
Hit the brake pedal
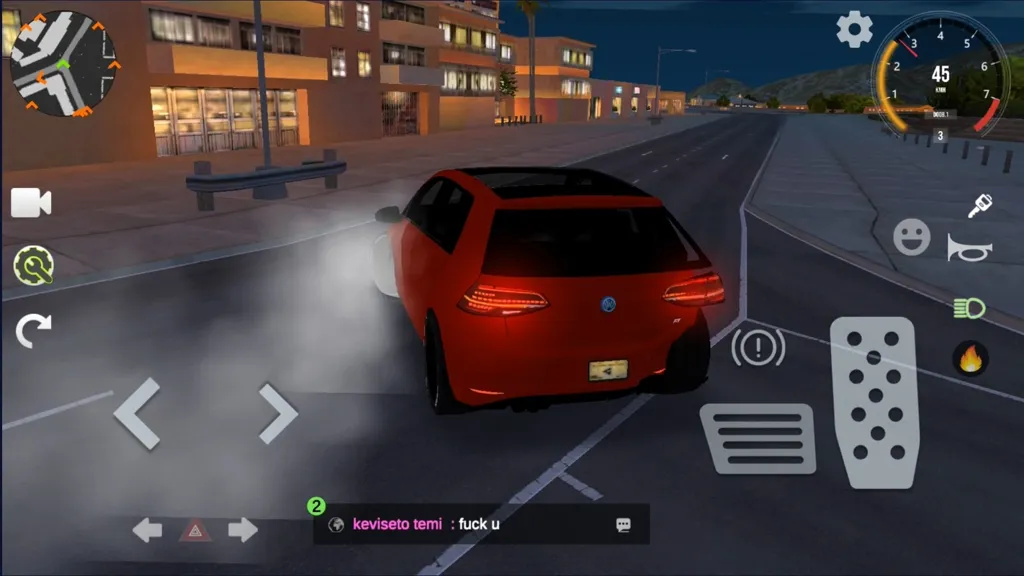tap(757, 438)
